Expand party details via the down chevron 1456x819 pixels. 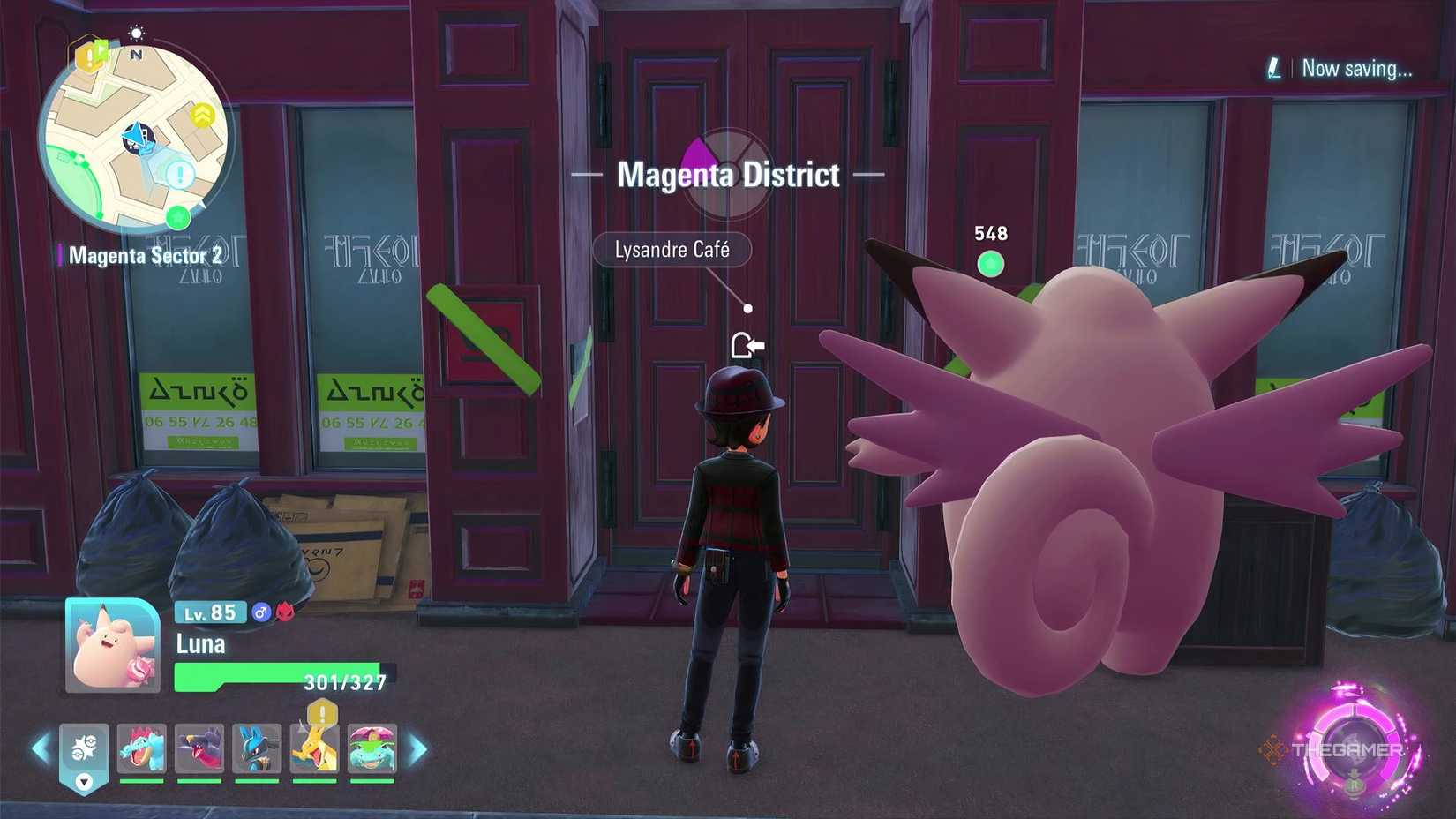click(x=83, y=782)
